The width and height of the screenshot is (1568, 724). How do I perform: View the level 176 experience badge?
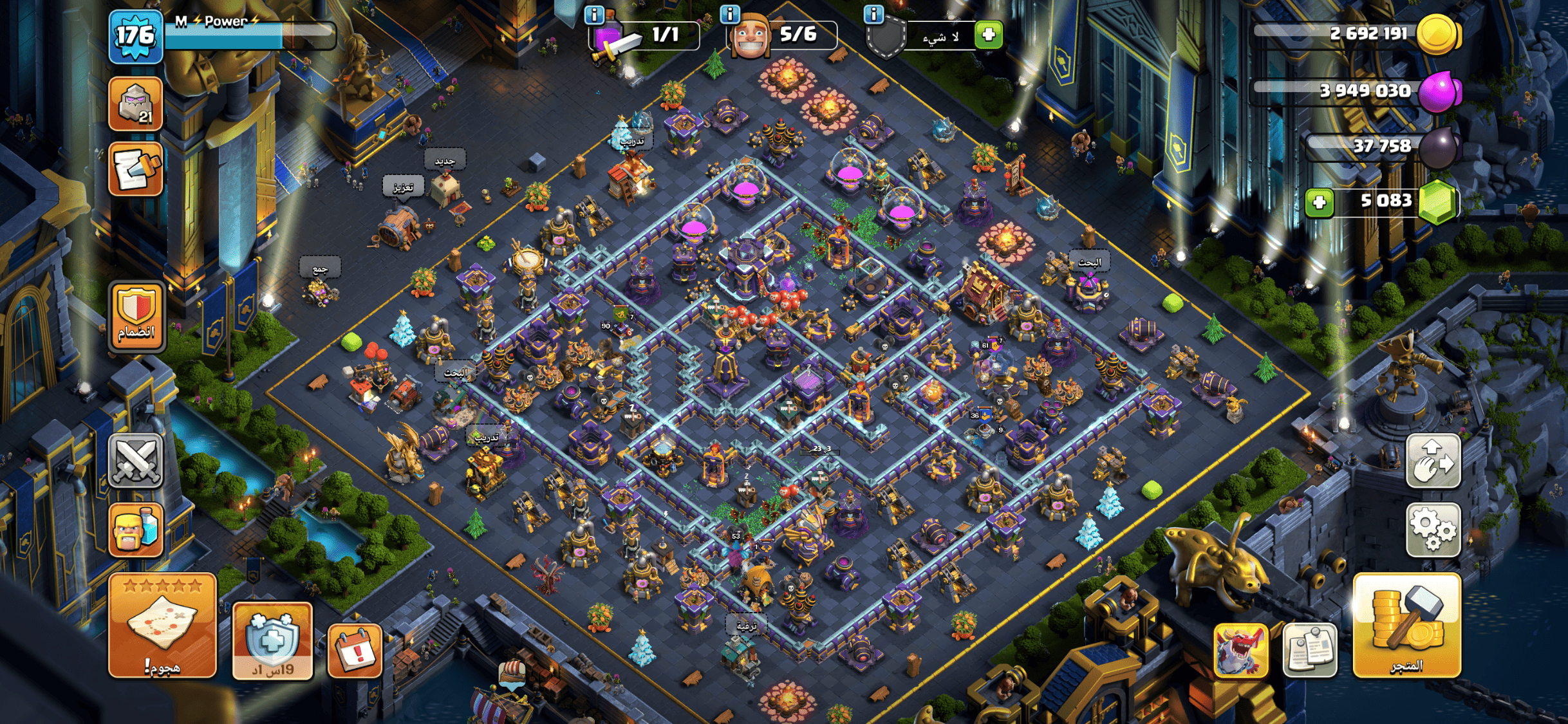[x=136, y=36]
